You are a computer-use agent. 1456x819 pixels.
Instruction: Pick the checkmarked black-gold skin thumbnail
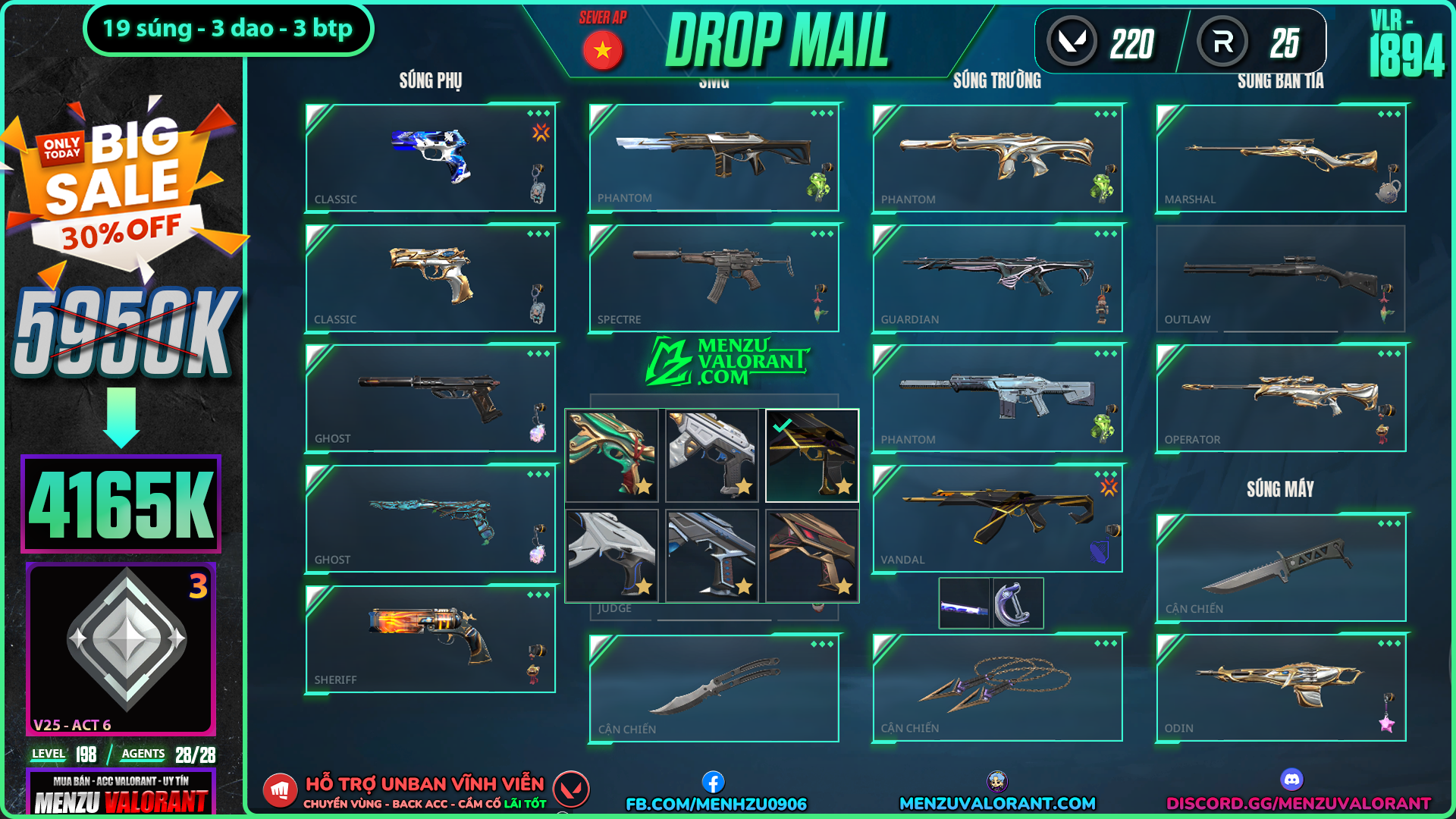811,455
